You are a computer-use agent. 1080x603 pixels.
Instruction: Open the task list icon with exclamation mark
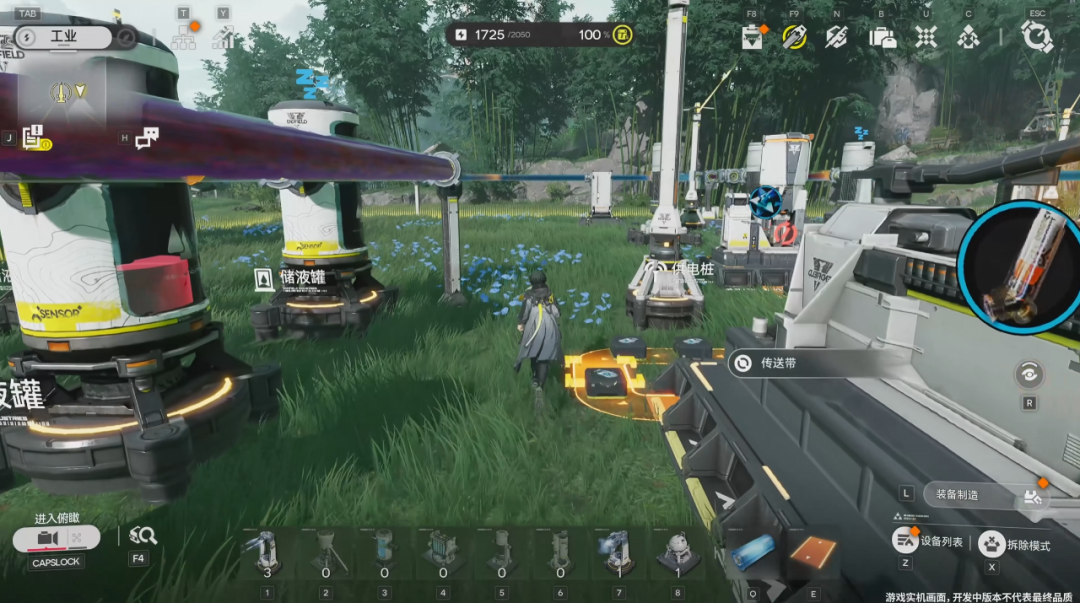[x=33, y=138]
